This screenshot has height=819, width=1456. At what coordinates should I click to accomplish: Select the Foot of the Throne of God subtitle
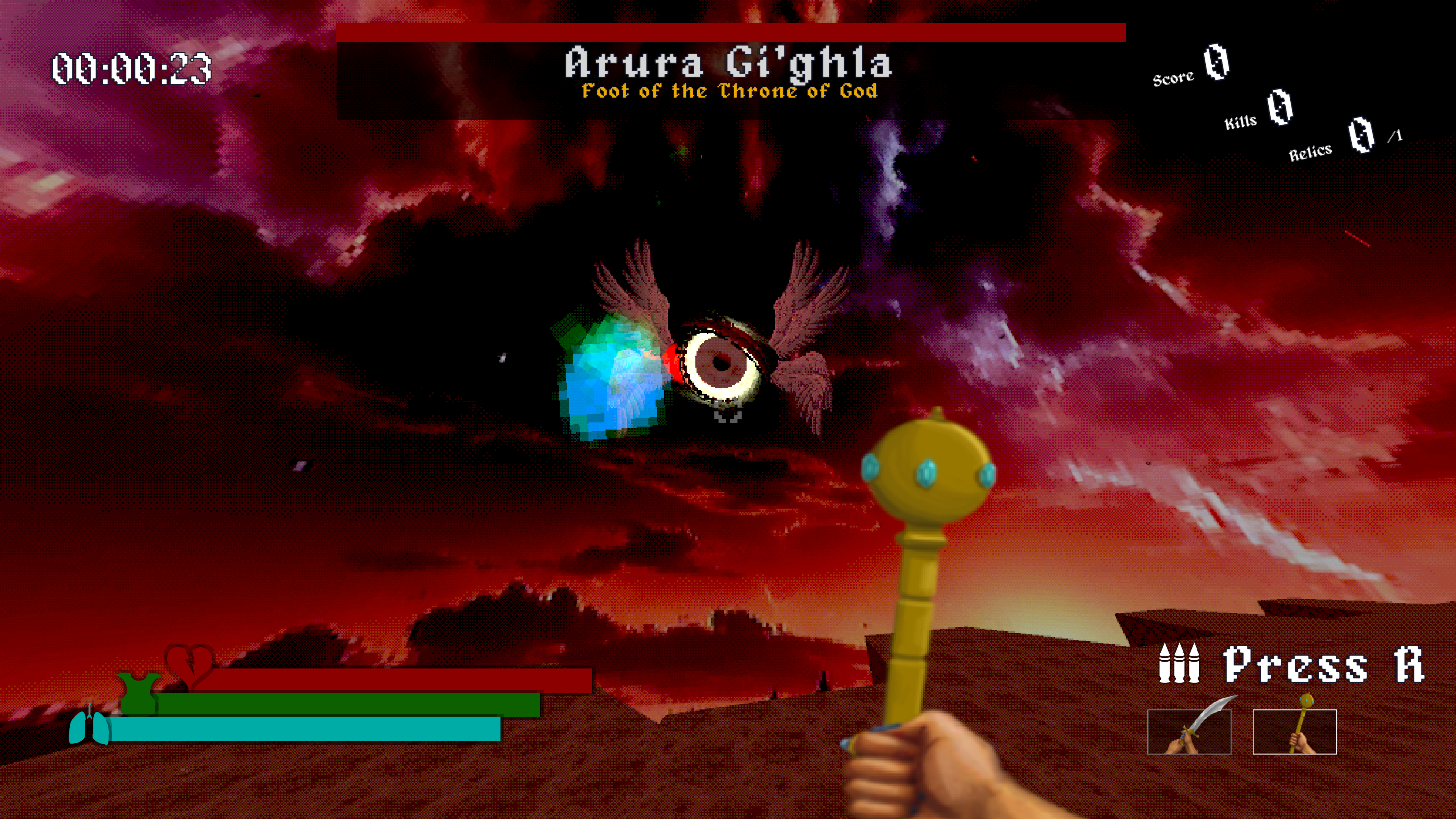pos(729,91)
